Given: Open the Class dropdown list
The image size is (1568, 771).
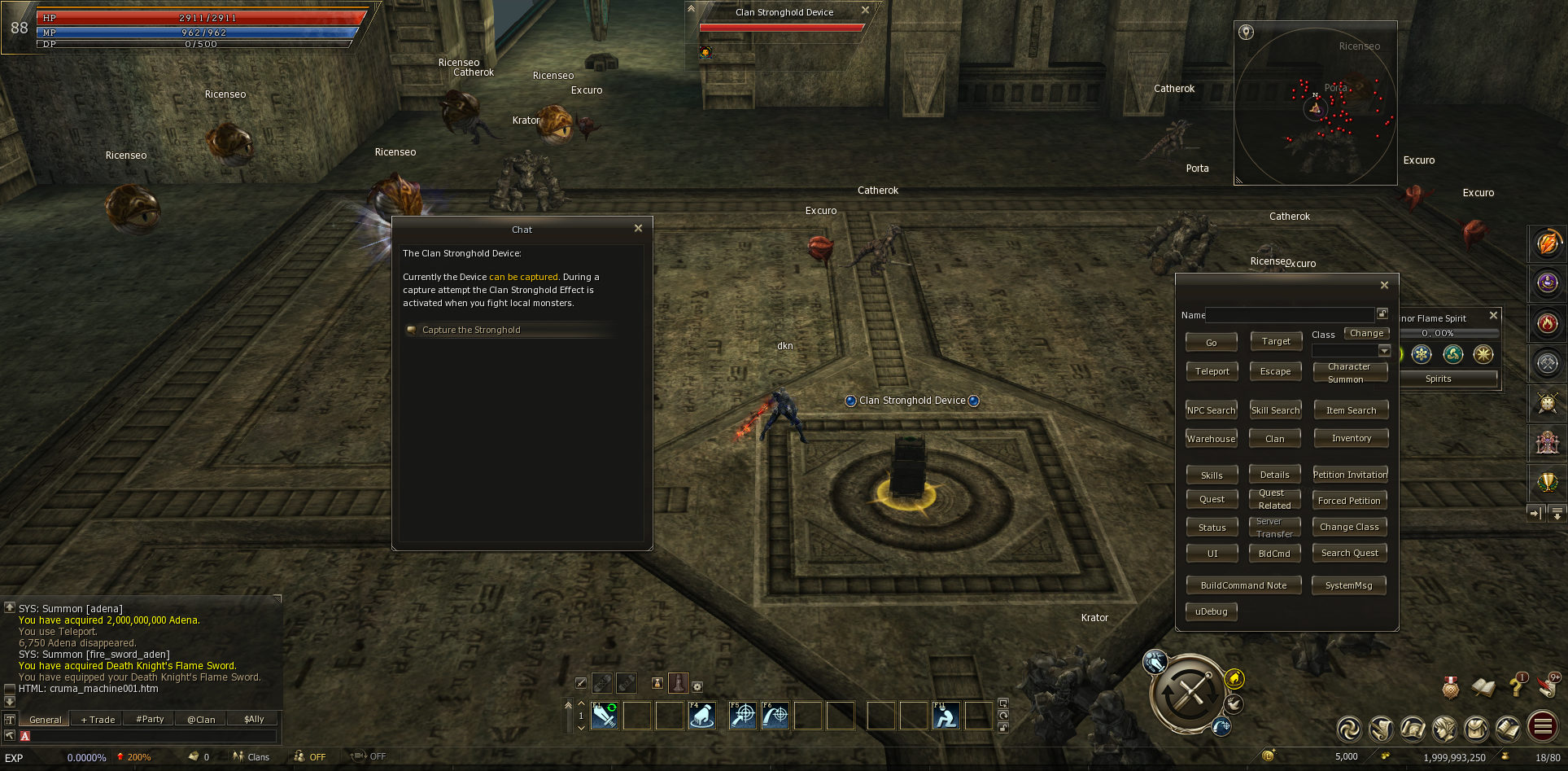Looking at the screenshot, I should click(x=1384, y=351).
